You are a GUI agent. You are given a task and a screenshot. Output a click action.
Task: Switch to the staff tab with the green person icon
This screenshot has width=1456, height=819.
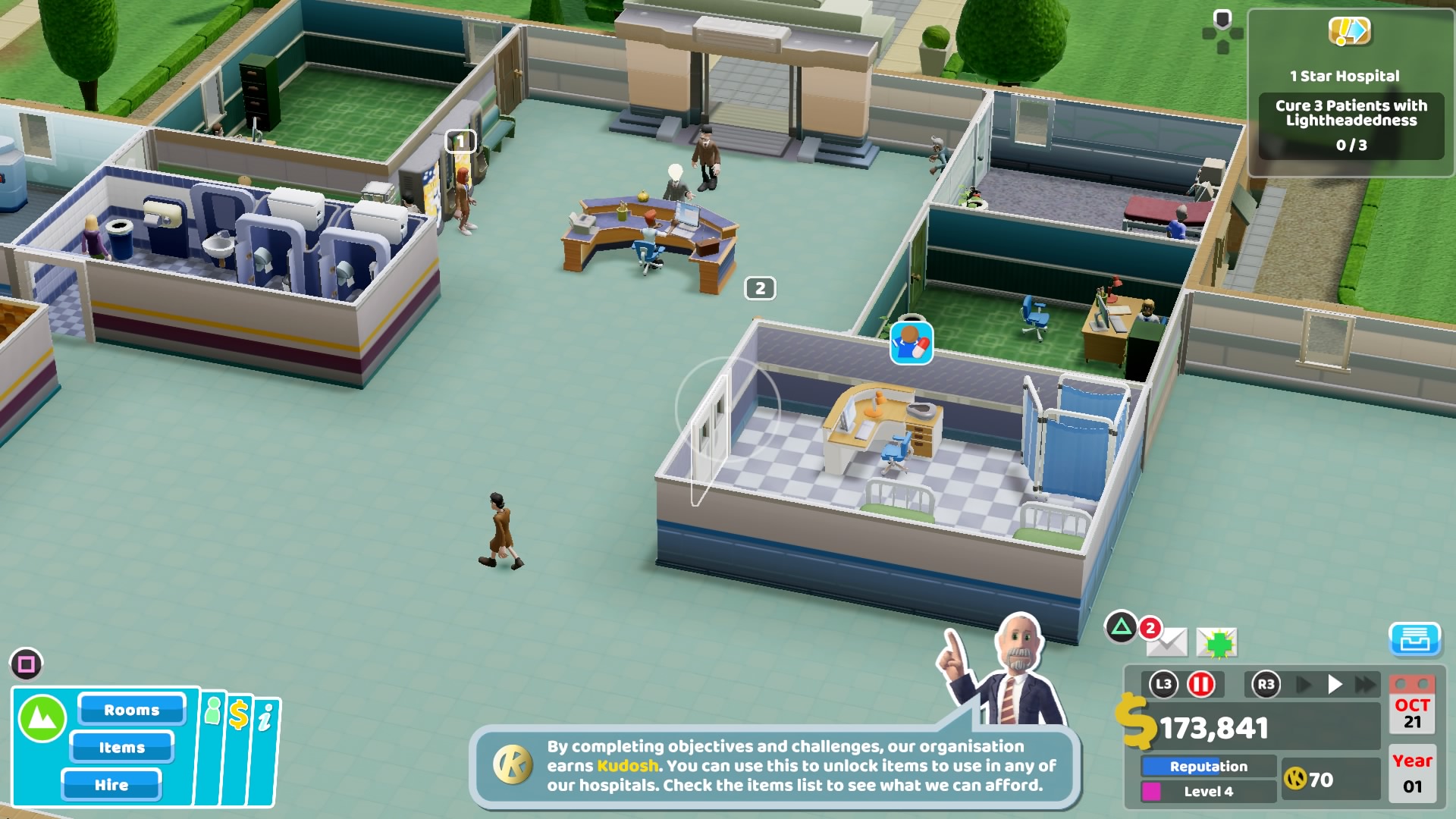tap(212, 711)
